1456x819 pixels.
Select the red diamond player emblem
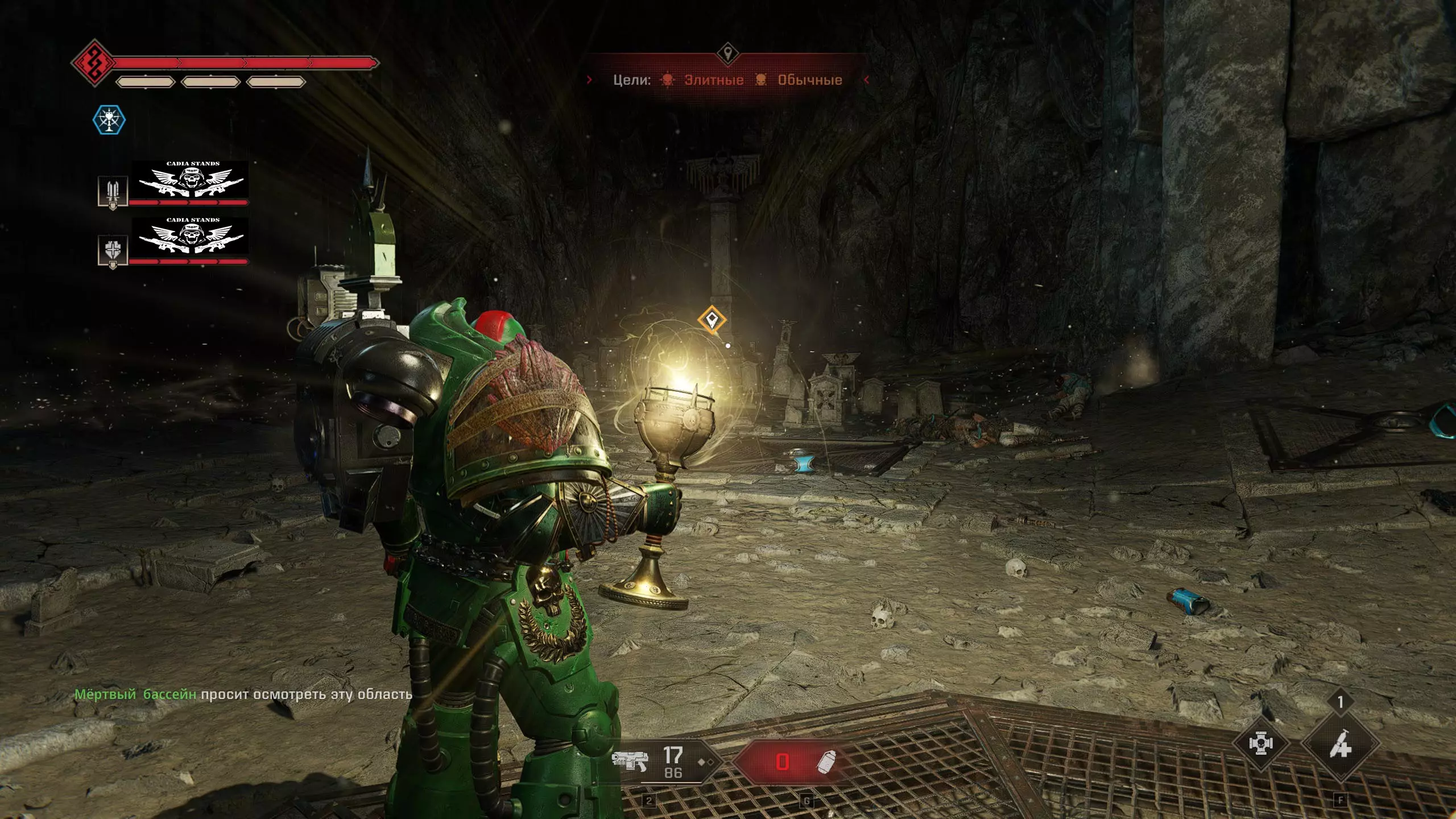93,63
